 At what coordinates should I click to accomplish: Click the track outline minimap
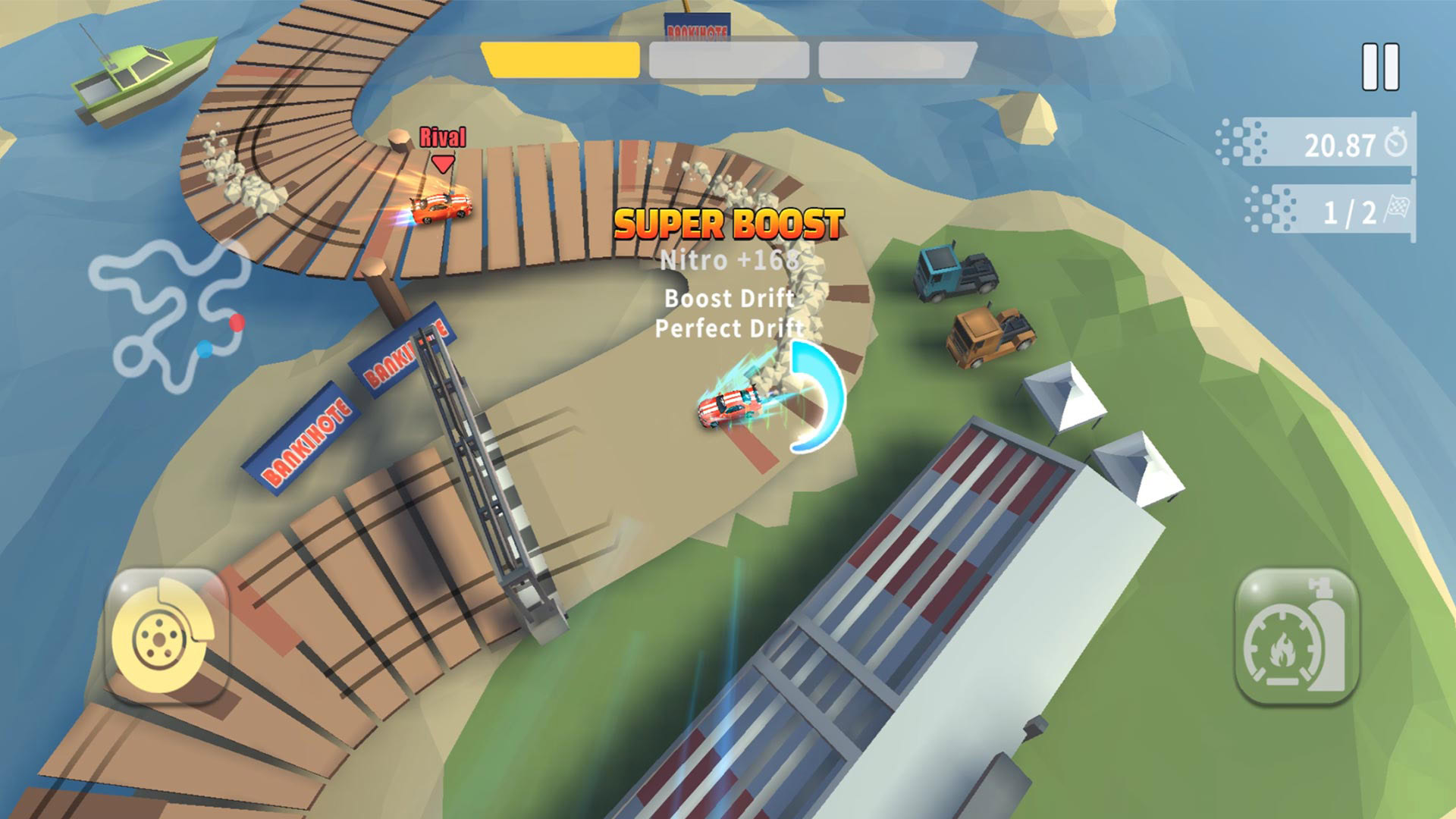pos(169,315)
